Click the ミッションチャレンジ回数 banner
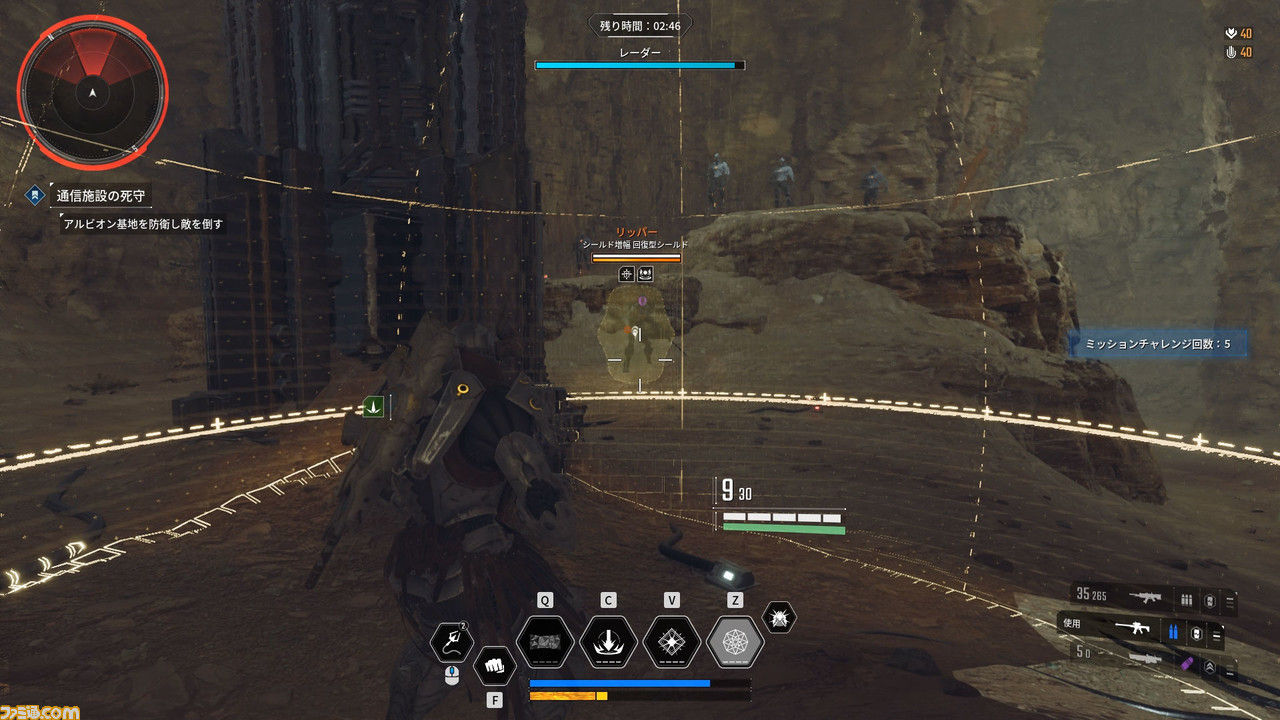This screenshot has height=720, width=1280. pos(1157,344)
